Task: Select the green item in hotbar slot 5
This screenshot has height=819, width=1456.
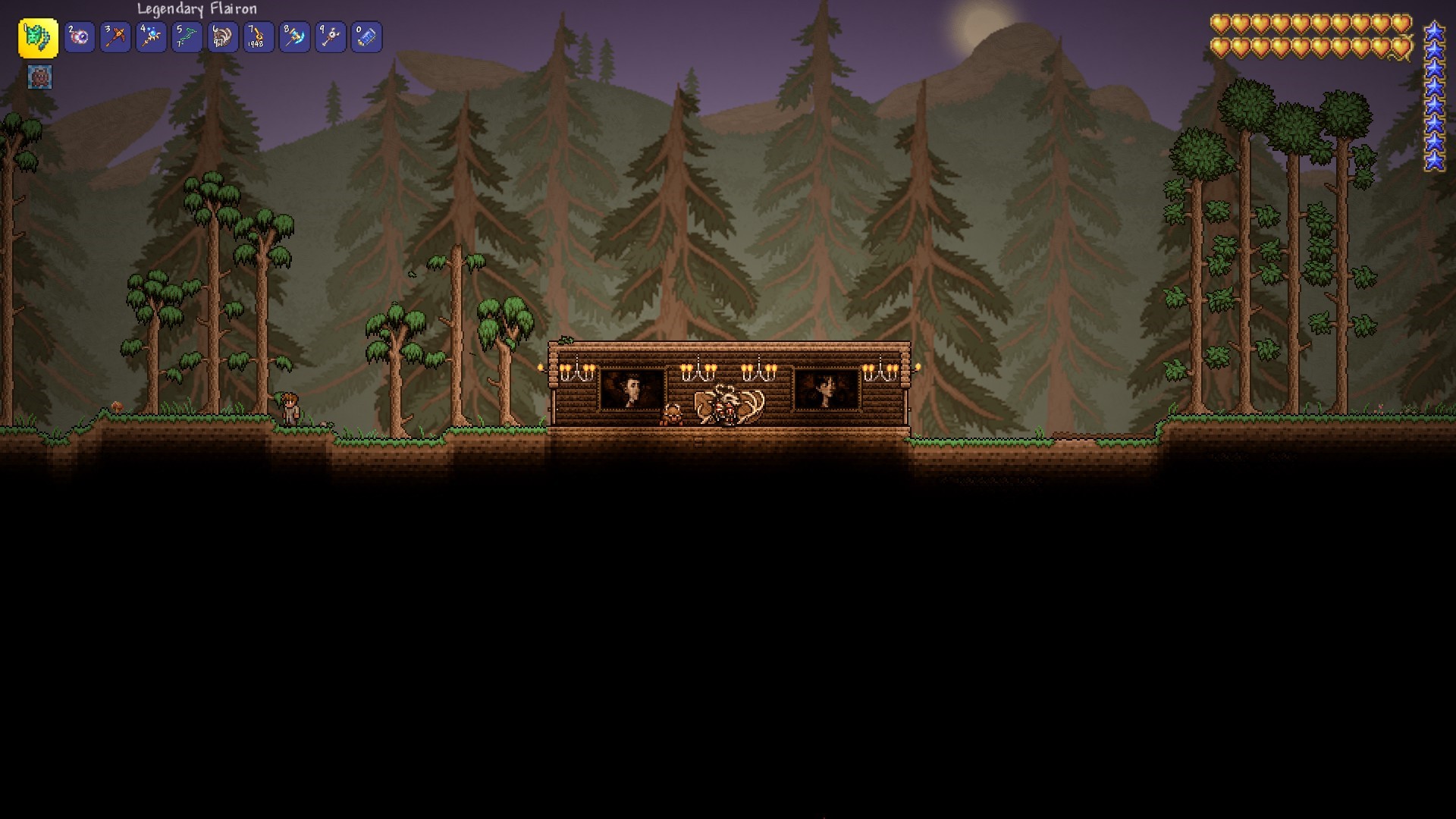Action: pos(186,36)
